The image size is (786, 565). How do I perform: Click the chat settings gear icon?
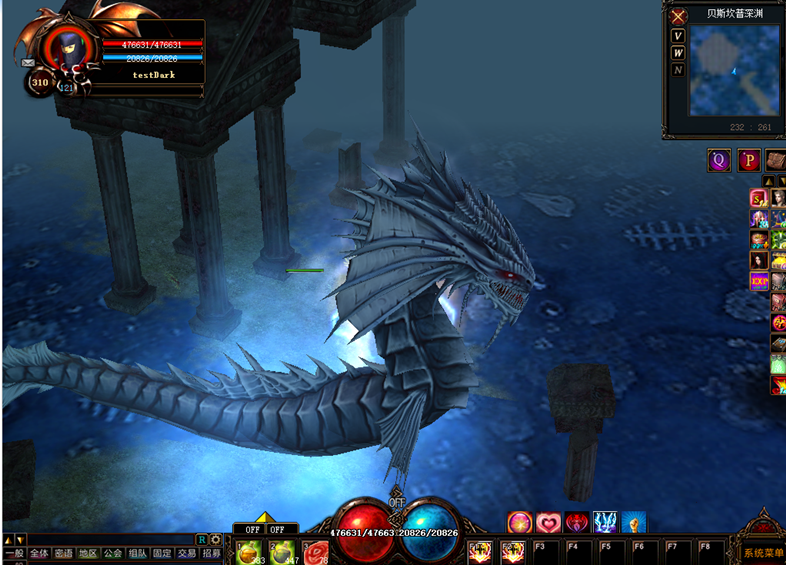pos(215,540)
